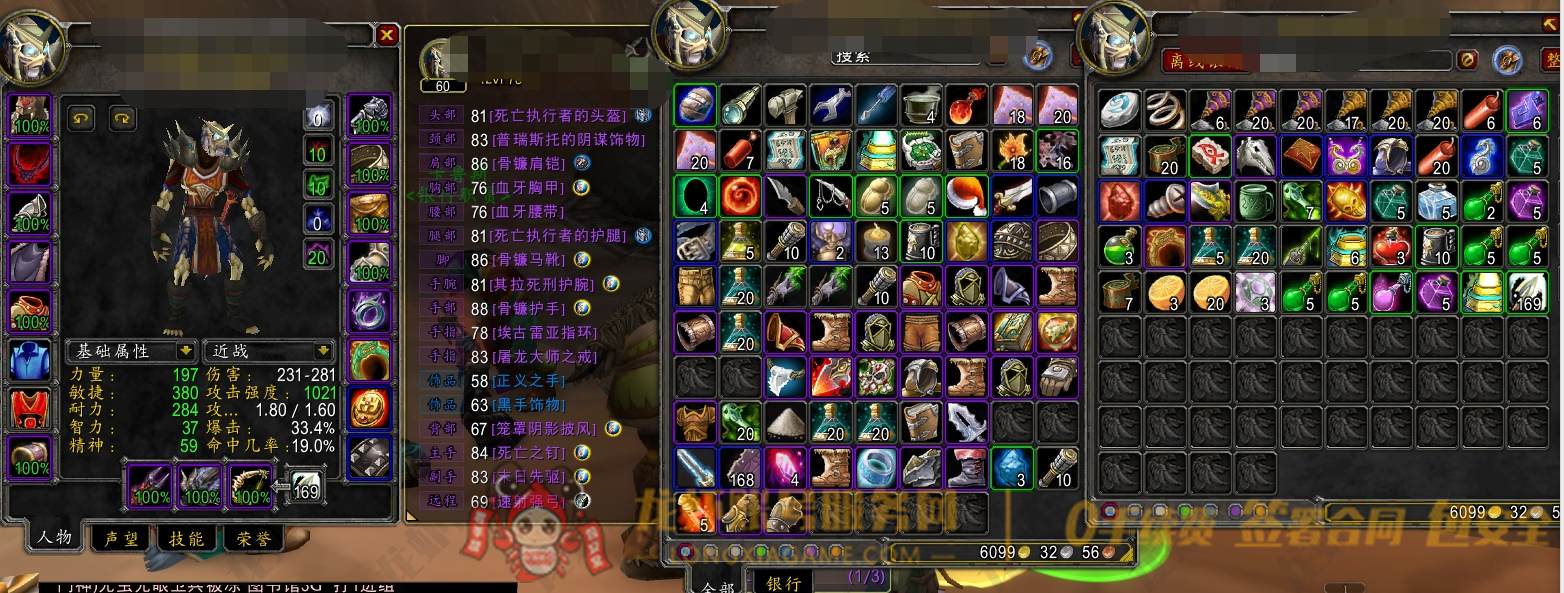Open the 近战 melee stats dropdown

[267, 351]
